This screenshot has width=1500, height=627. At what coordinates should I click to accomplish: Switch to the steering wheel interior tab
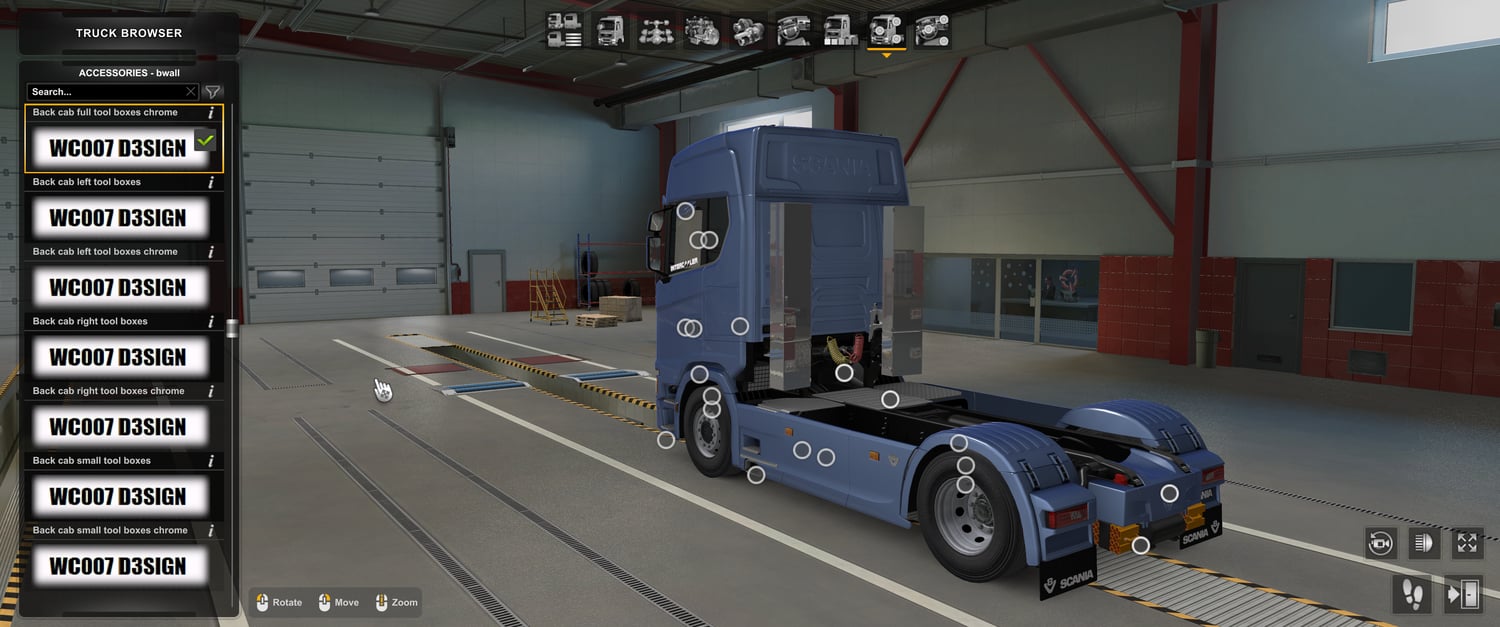tap(794, 31)
